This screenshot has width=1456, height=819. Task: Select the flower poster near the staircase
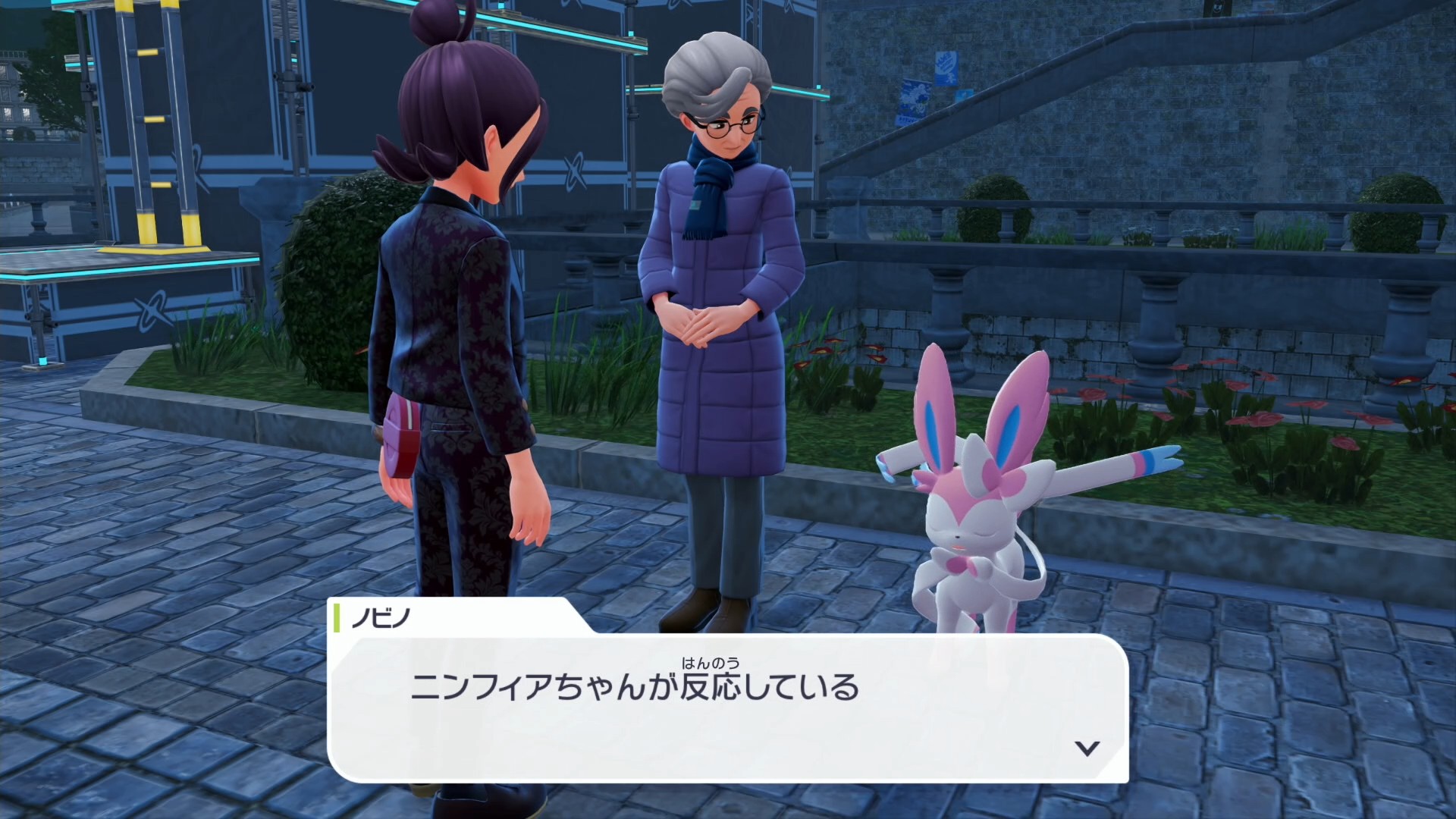click(x=914, y=102)
